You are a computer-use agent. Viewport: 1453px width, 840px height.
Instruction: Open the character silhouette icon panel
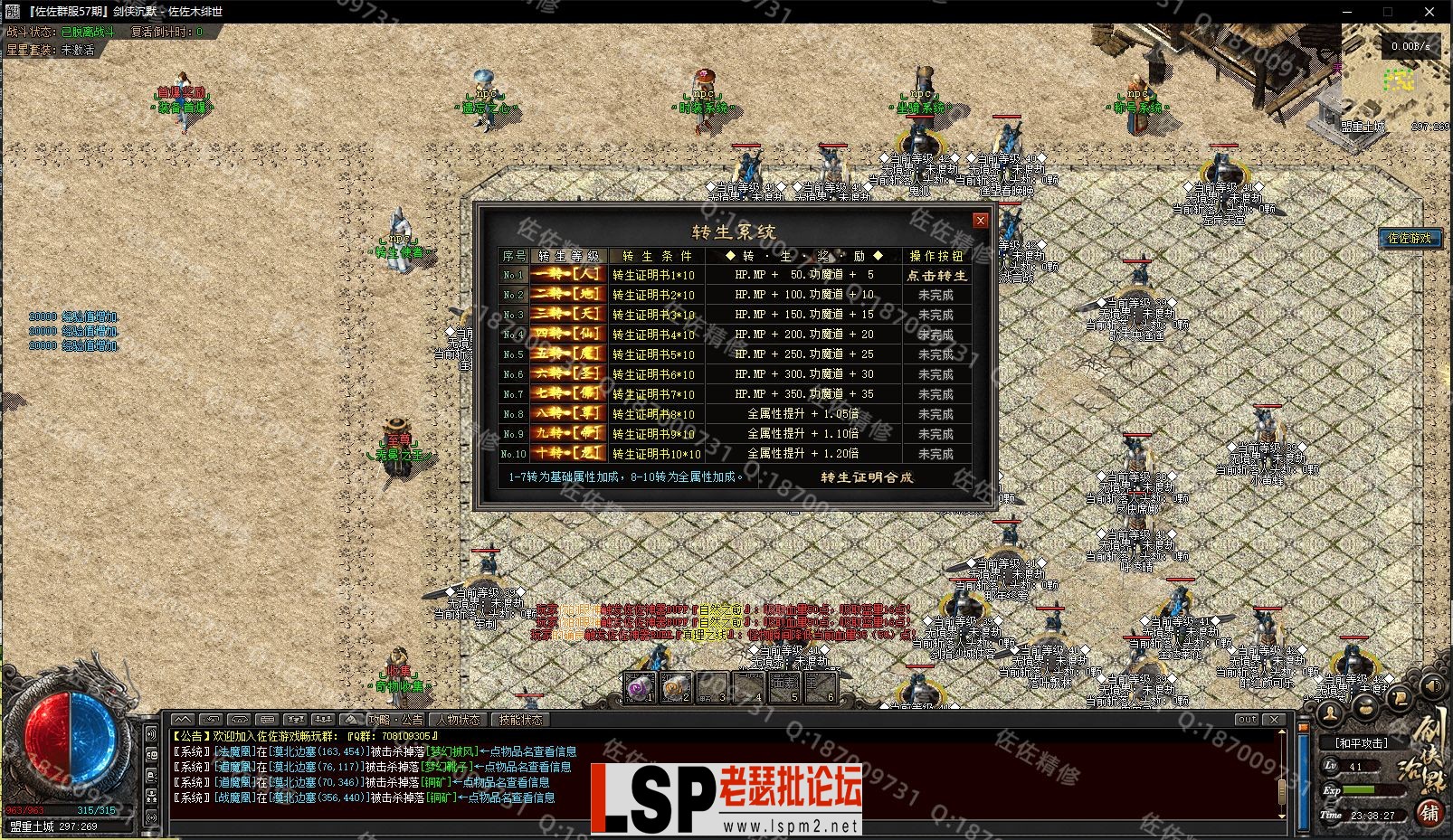1330,713
